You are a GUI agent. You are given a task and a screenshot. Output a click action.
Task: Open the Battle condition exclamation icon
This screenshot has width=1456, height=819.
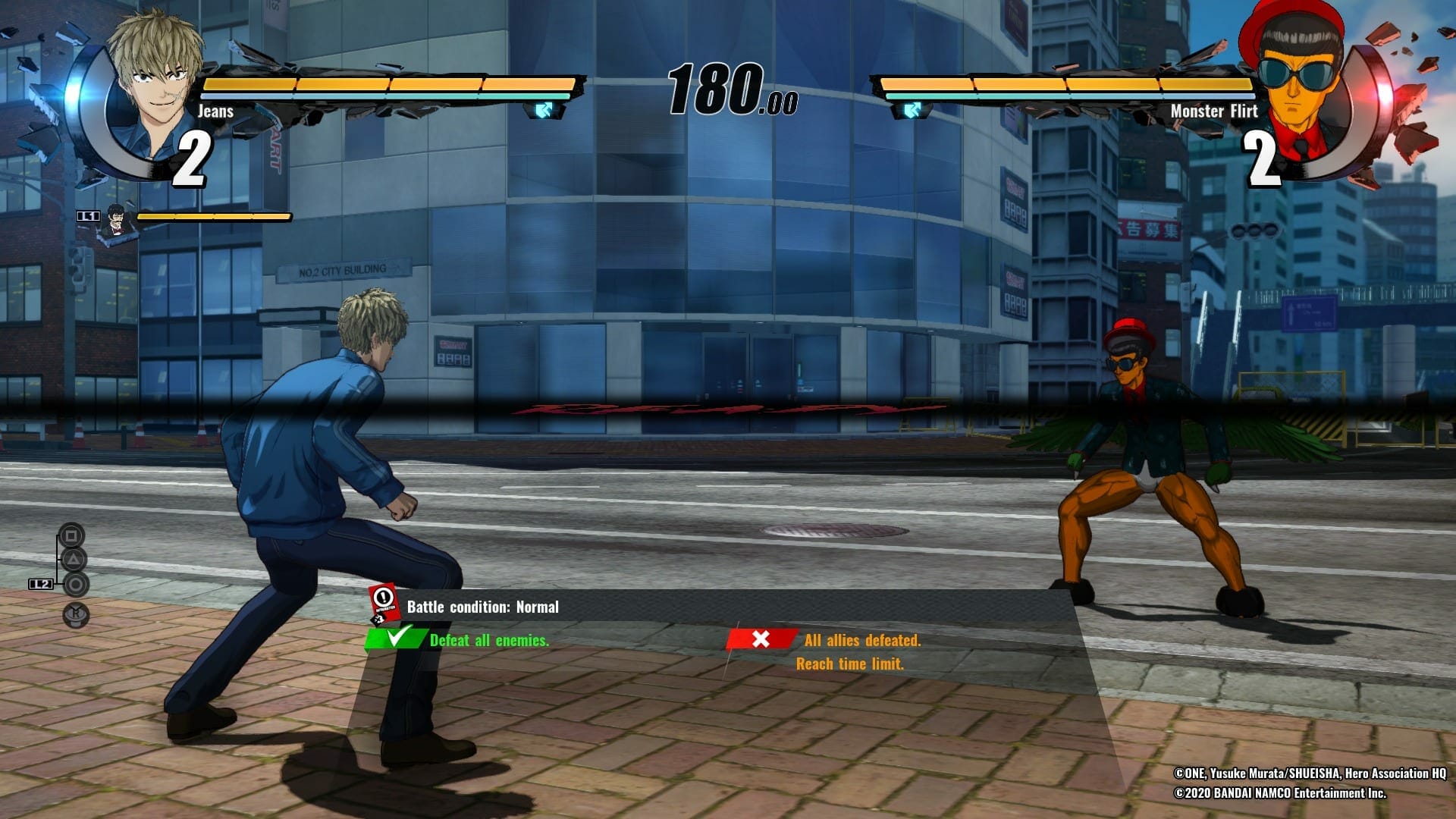384,602
